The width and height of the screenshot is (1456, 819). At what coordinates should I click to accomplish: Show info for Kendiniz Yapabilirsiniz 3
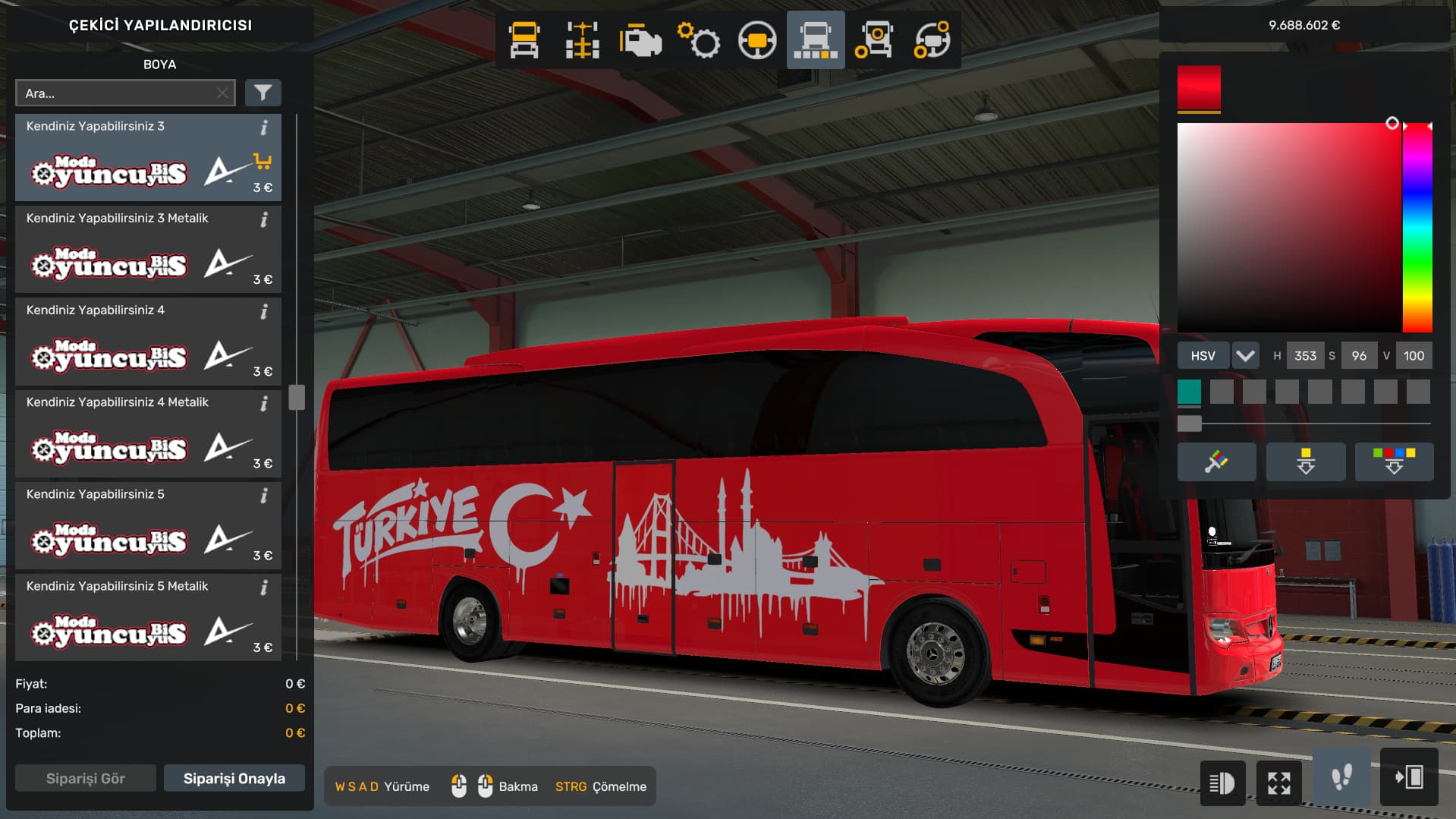(x=264, y=128)
